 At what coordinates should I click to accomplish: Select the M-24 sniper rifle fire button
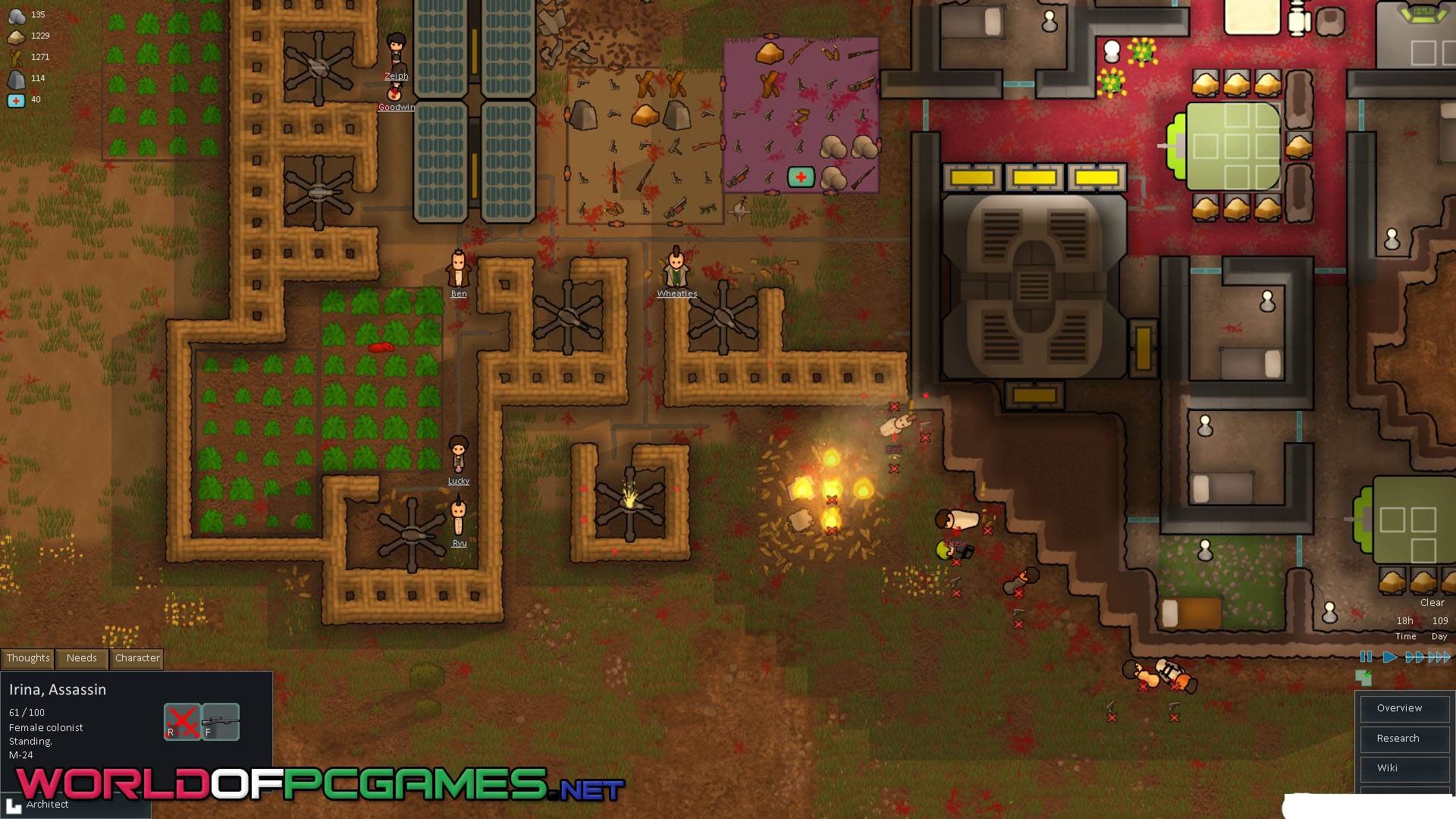(x=221, y=721)
